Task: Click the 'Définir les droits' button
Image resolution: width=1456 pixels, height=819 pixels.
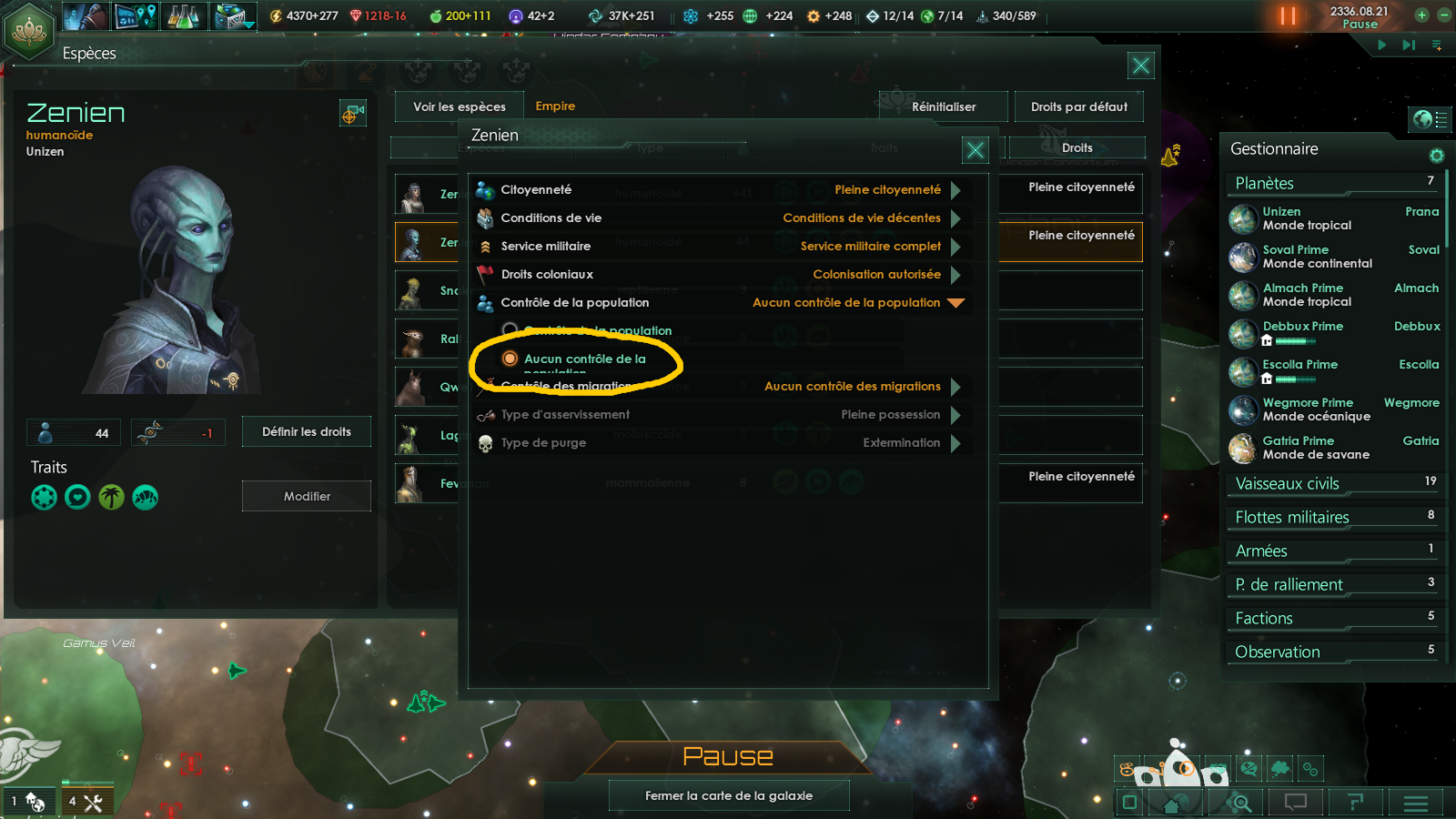Action: point(306,431)
